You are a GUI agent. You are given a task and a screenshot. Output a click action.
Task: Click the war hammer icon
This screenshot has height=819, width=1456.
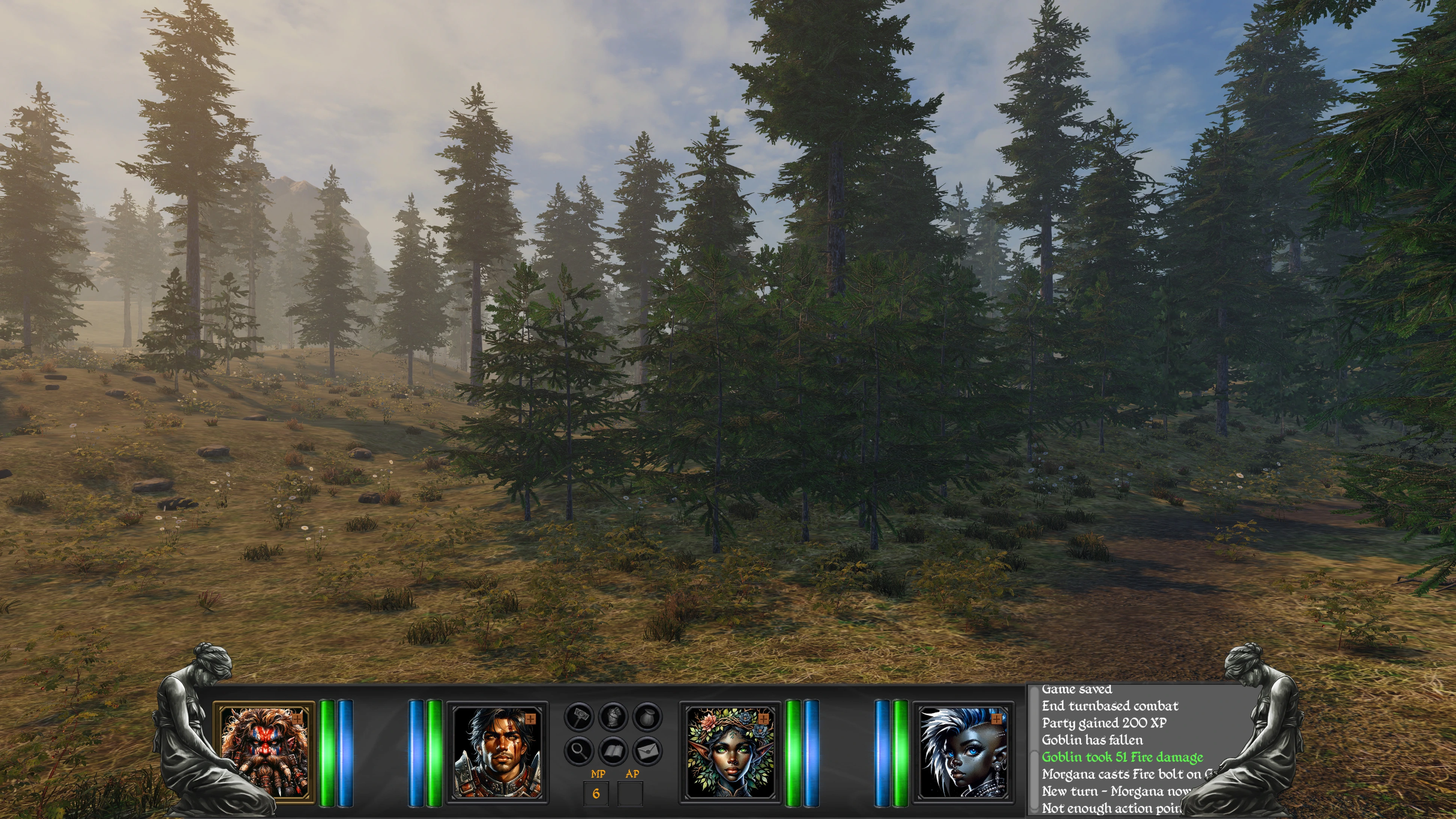coord(579,717)
